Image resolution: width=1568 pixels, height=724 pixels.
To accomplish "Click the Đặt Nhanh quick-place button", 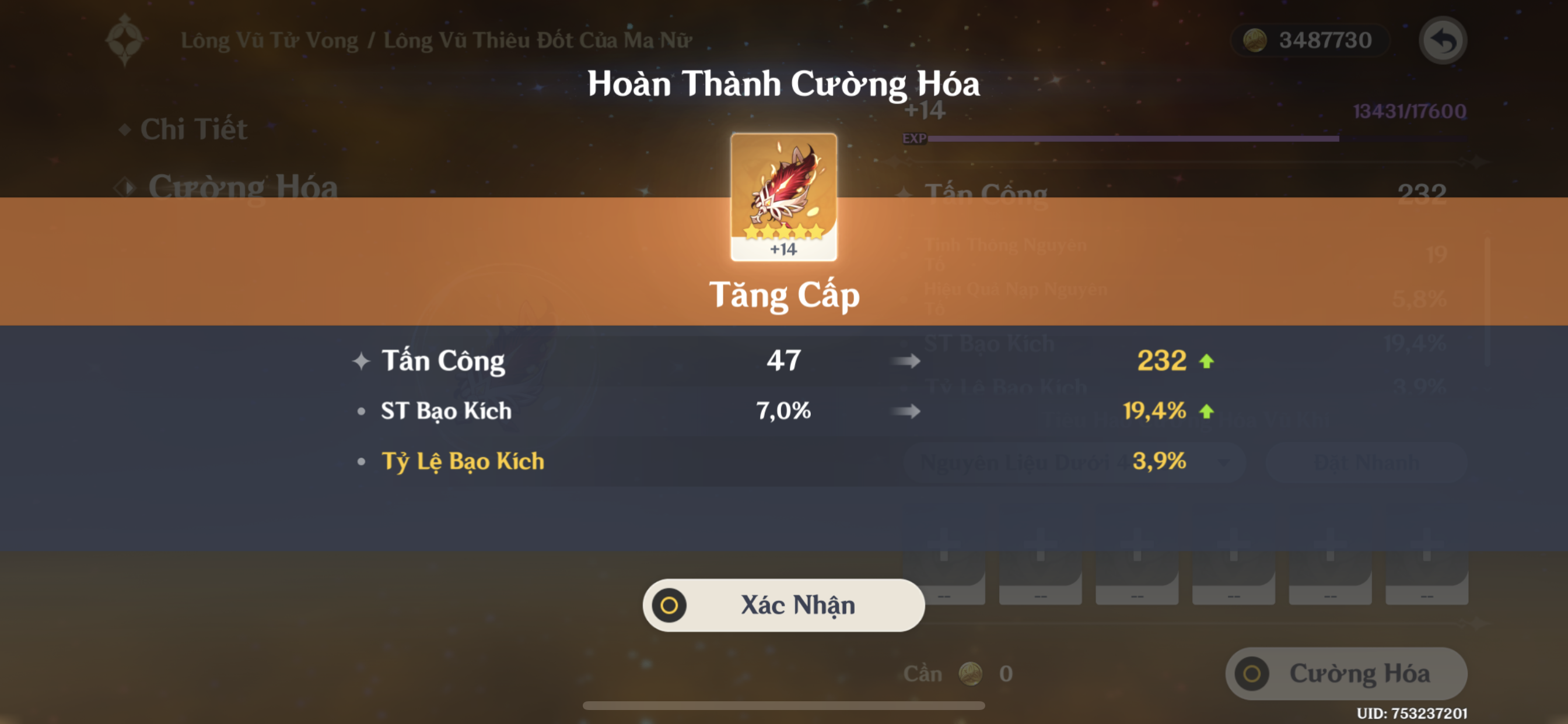I will (x=1367, y=462).
